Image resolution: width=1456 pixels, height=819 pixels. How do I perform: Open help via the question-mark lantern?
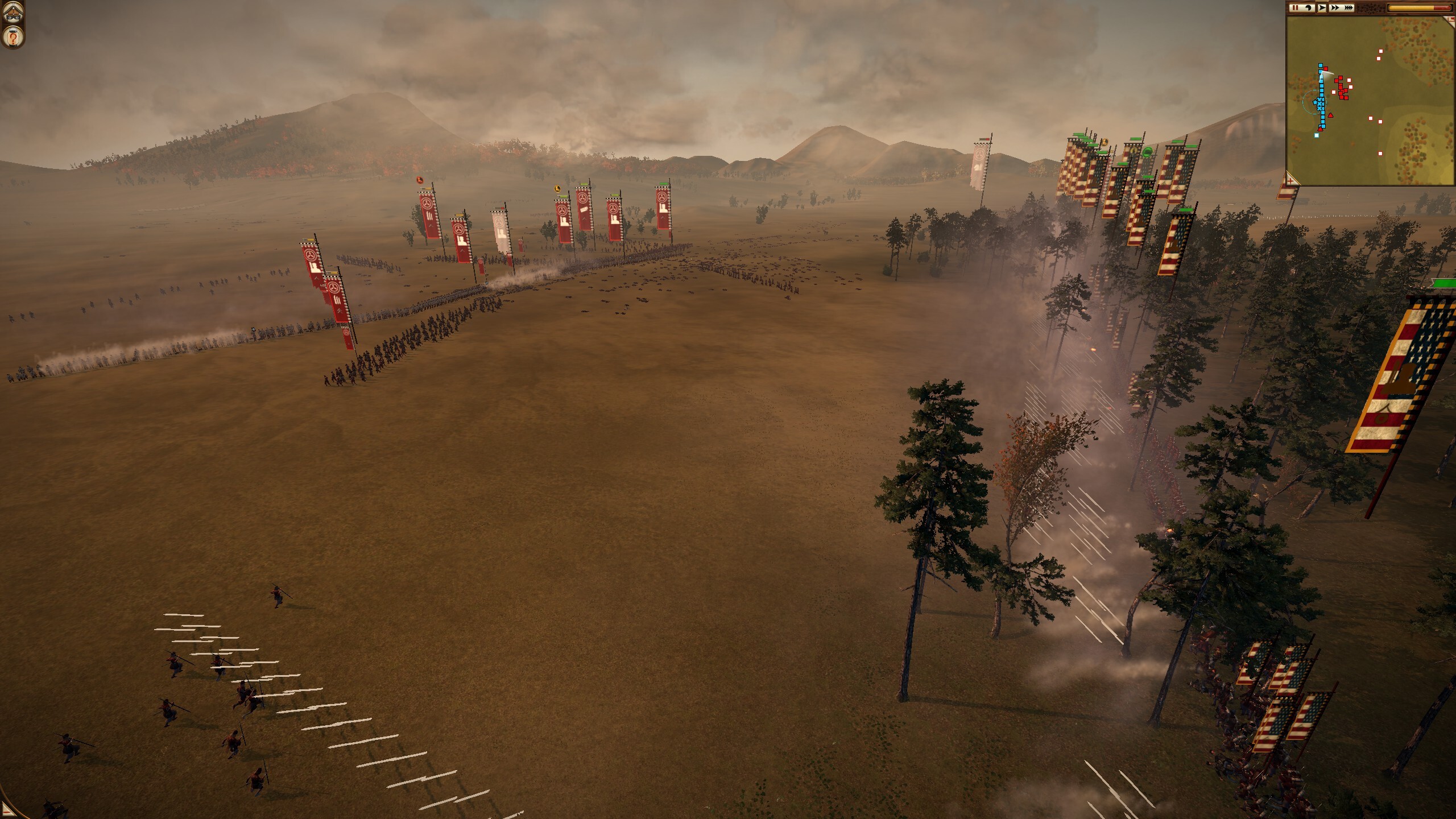pos(12,38)
